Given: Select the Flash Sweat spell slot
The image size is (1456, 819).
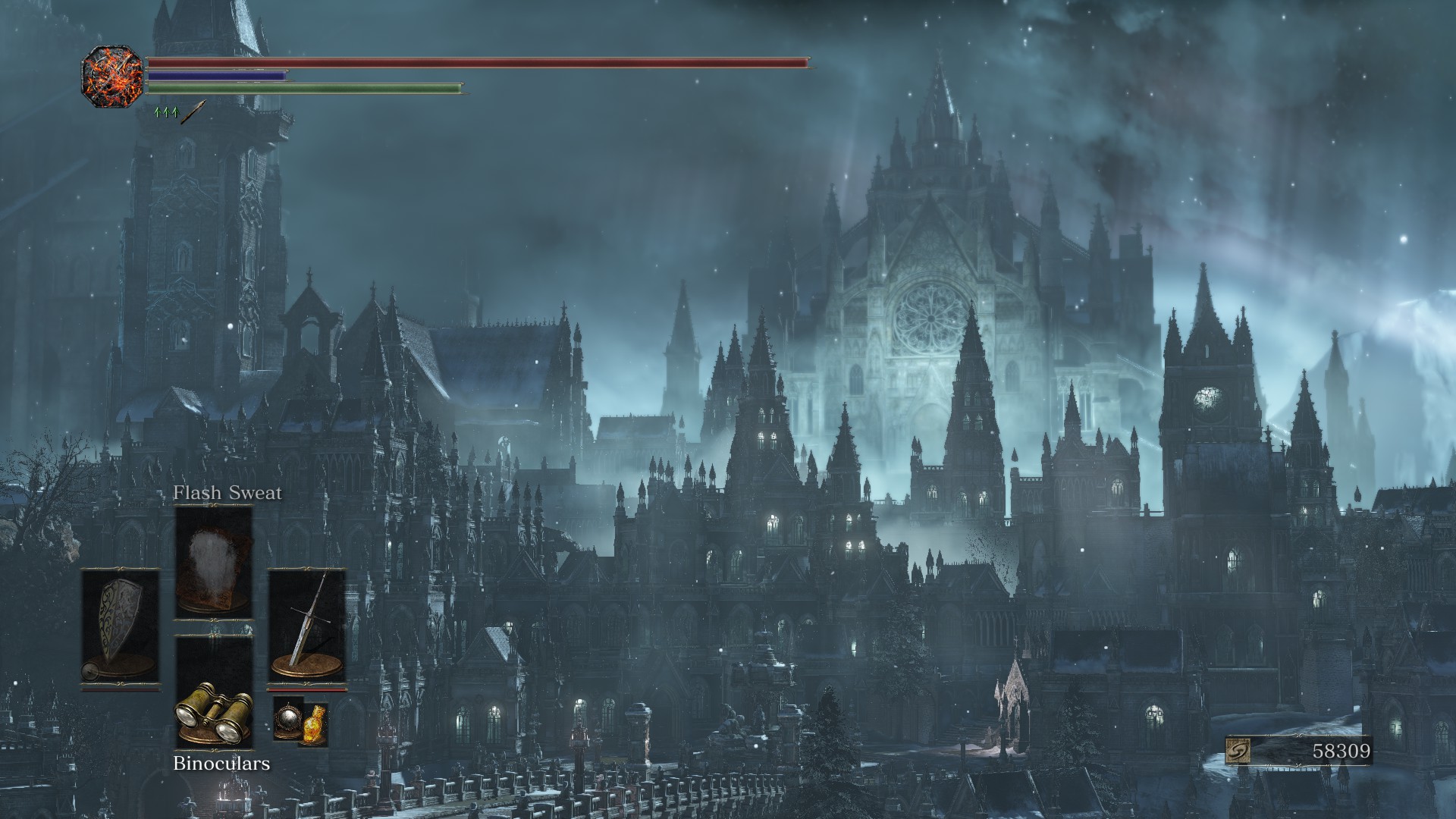Looking at the screenshot, I should (x=213, y=563).
